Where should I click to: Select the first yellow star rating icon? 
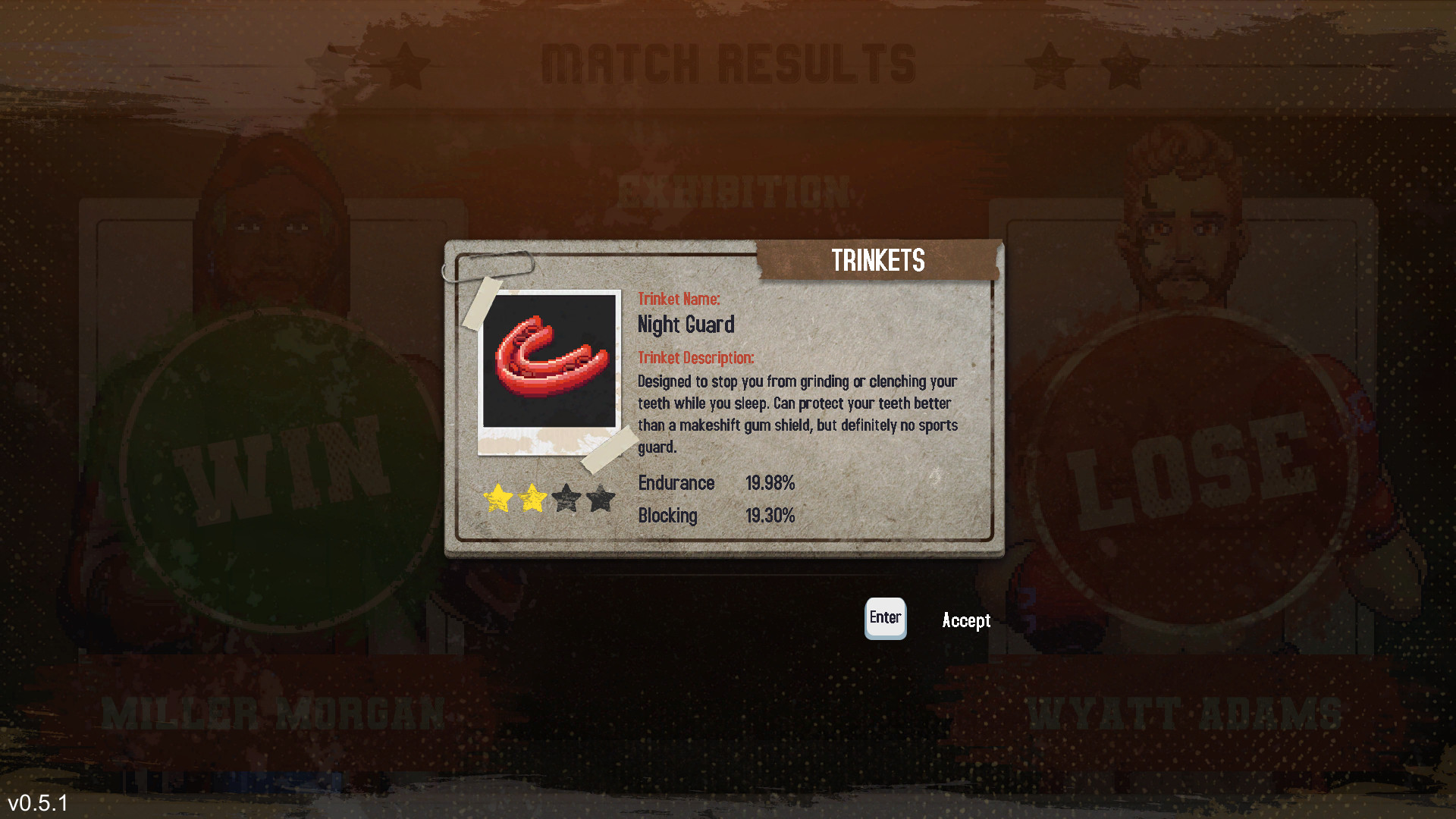(499, 498)
